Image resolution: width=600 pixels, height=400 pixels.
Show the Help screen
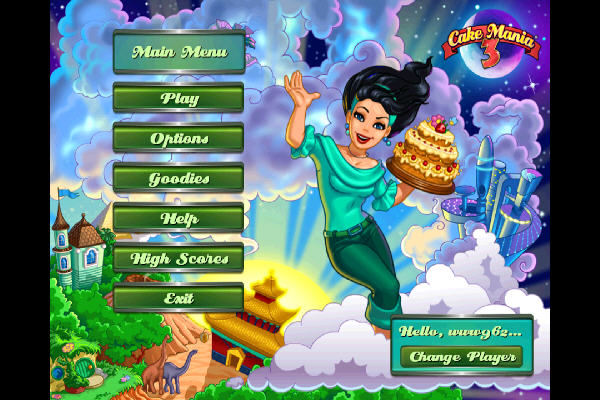pos(178,218)
